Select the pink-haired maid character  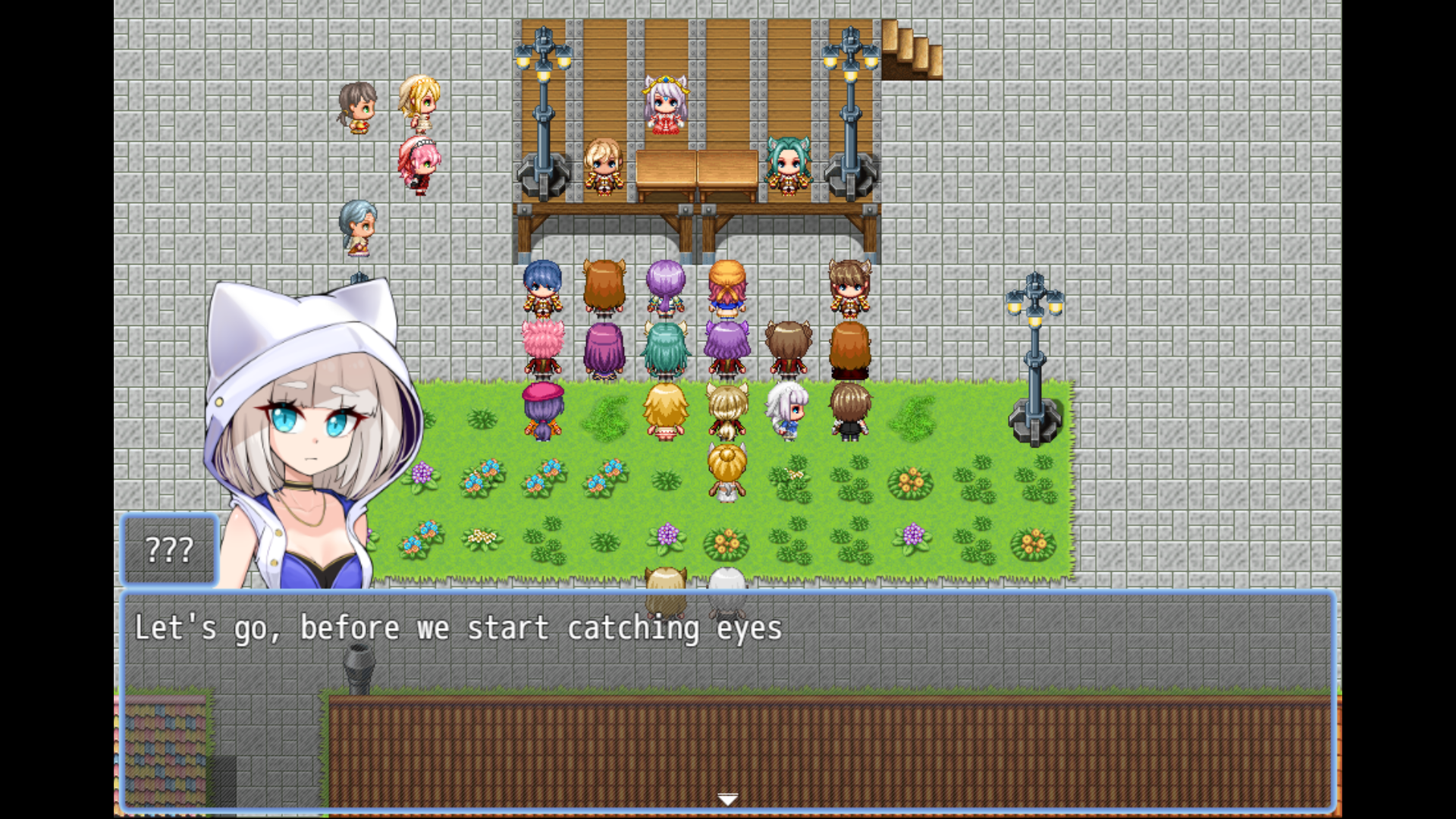coord(419,163)
